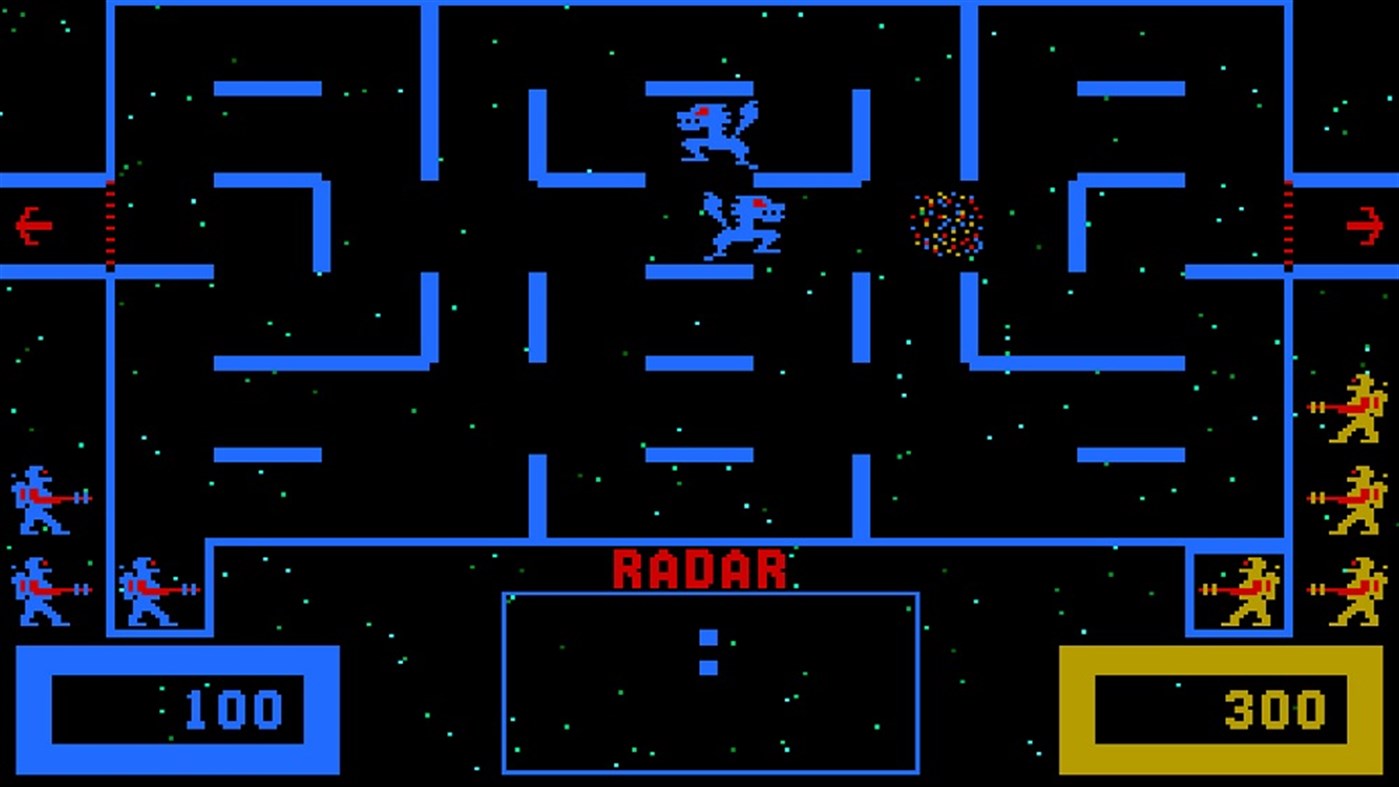The width and height of the screenshot is (1399, 787).
Task: Expand the RADAR display panel
Action: pos(708,680)
